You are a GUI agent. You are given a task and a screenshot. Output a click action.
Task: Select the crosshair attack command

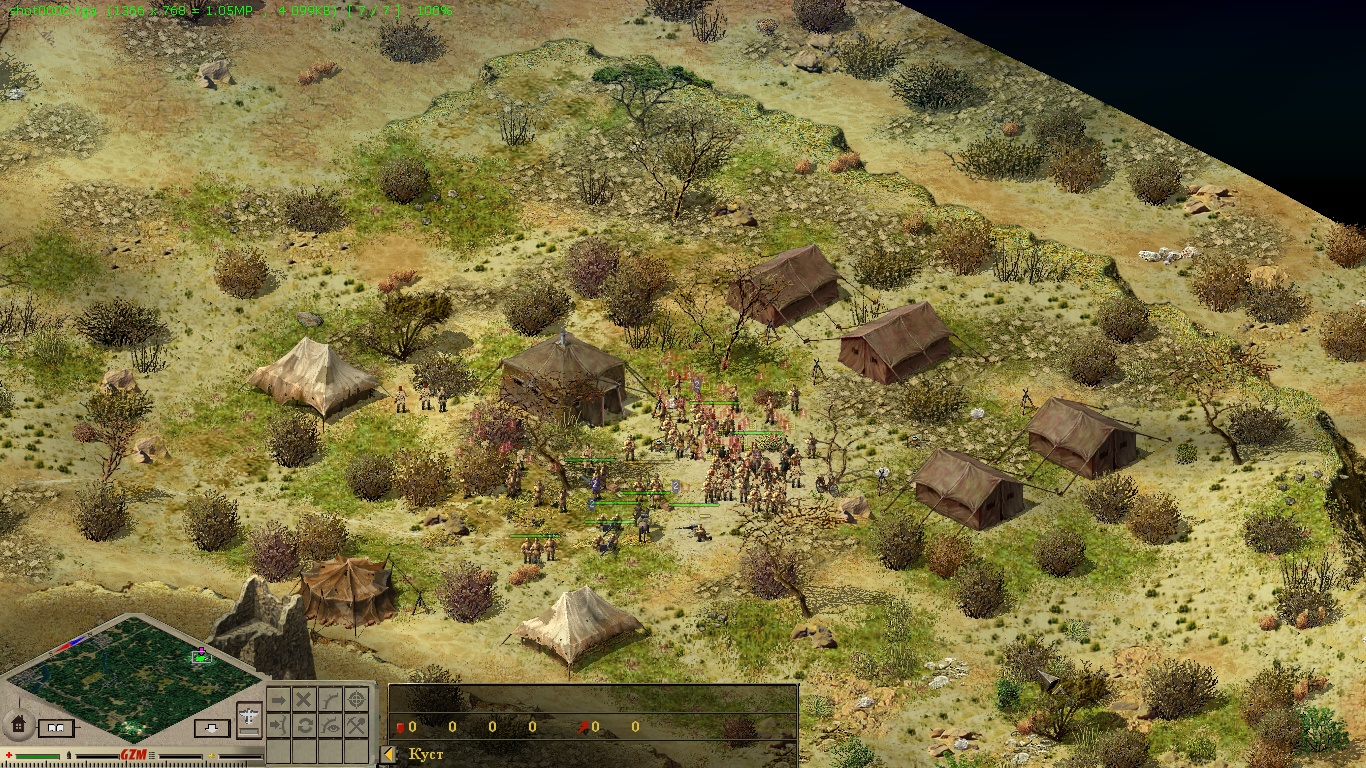[356, 699]
